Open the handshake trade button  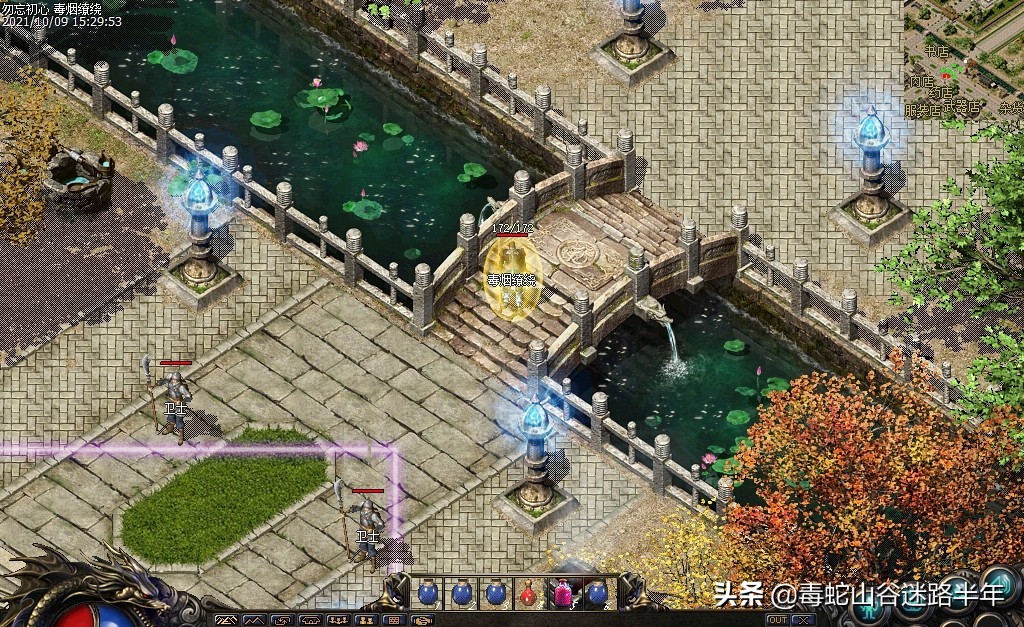click(422, 620)
